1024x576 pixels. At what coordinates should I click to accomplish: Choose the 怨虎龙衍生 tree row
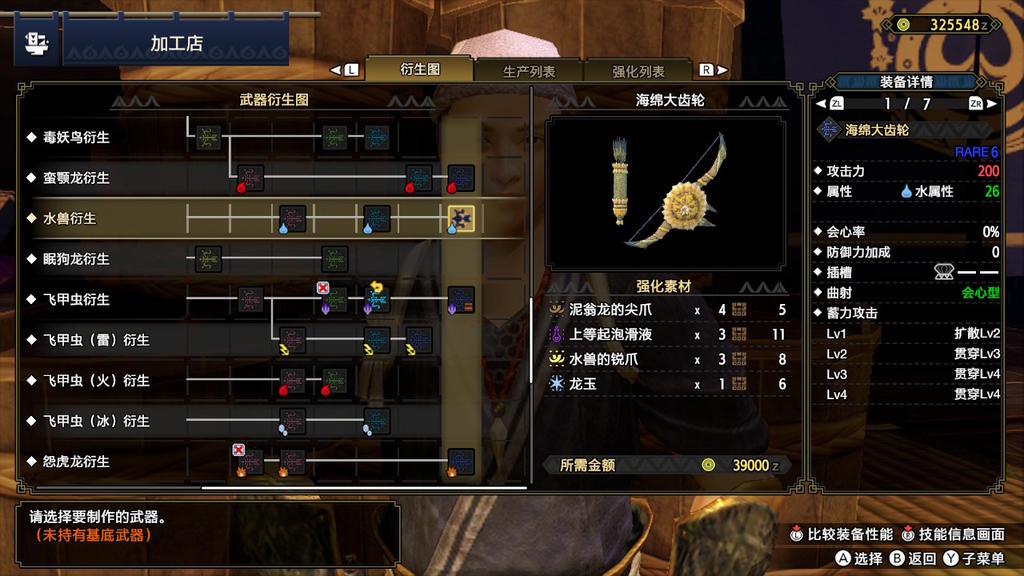pyautogui.click(x=76, y=462)
